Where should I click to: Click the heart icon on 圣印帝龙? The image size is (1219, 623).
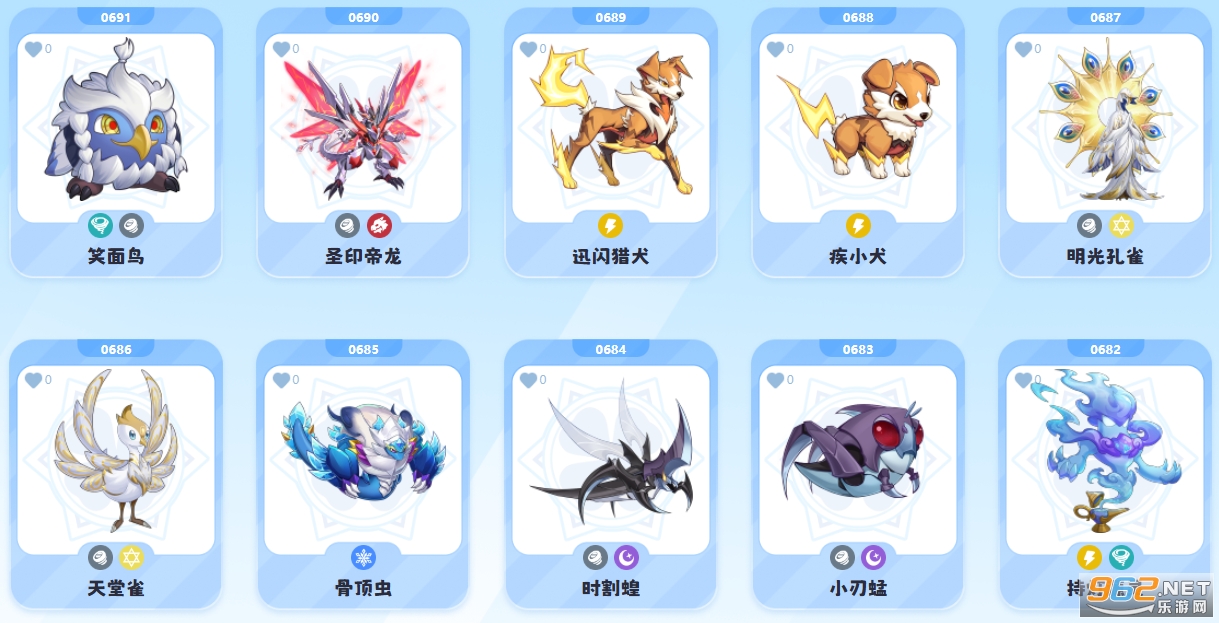coord(280,49)
